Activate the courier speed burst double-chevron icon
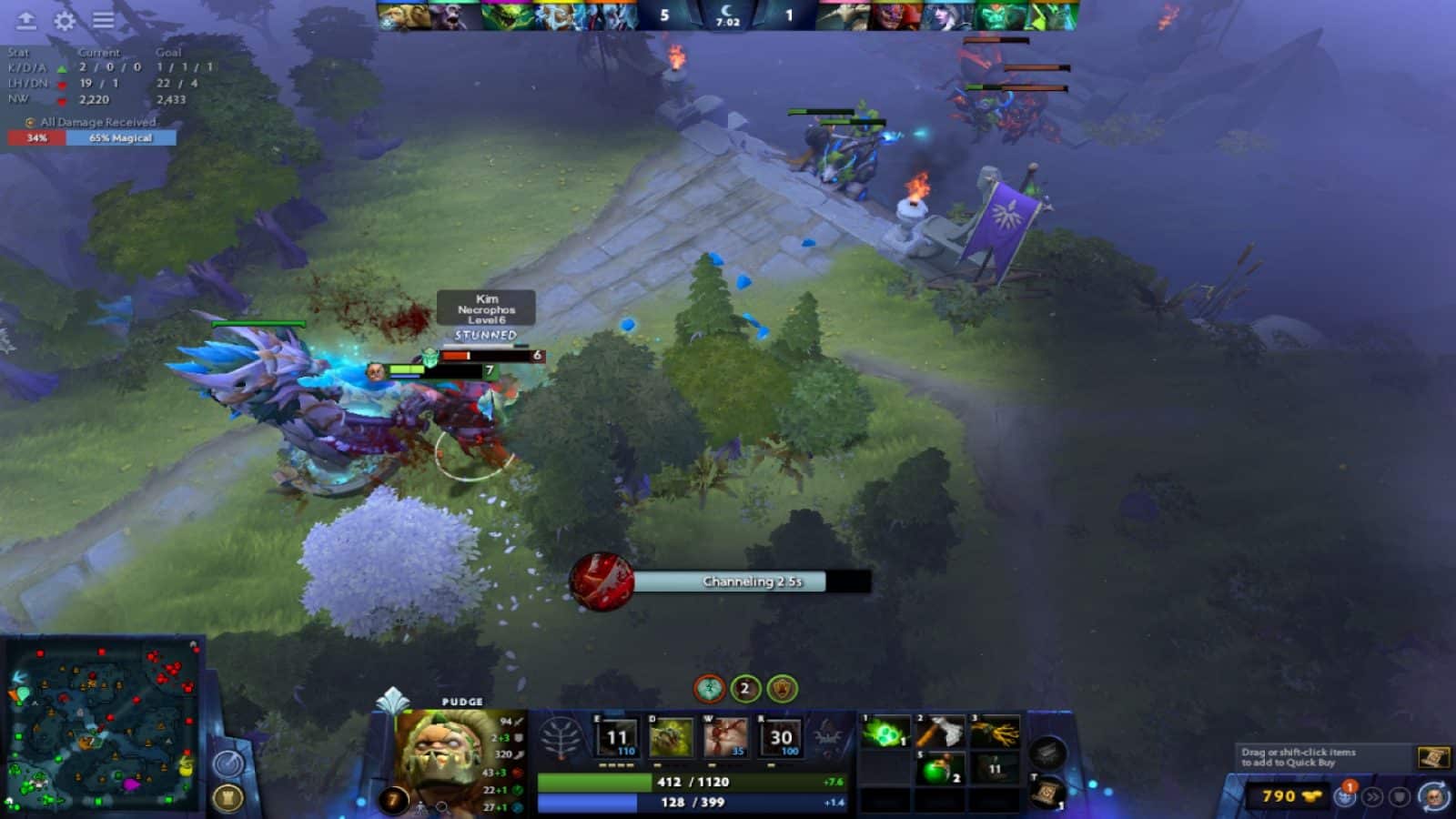 (1371, 794)
